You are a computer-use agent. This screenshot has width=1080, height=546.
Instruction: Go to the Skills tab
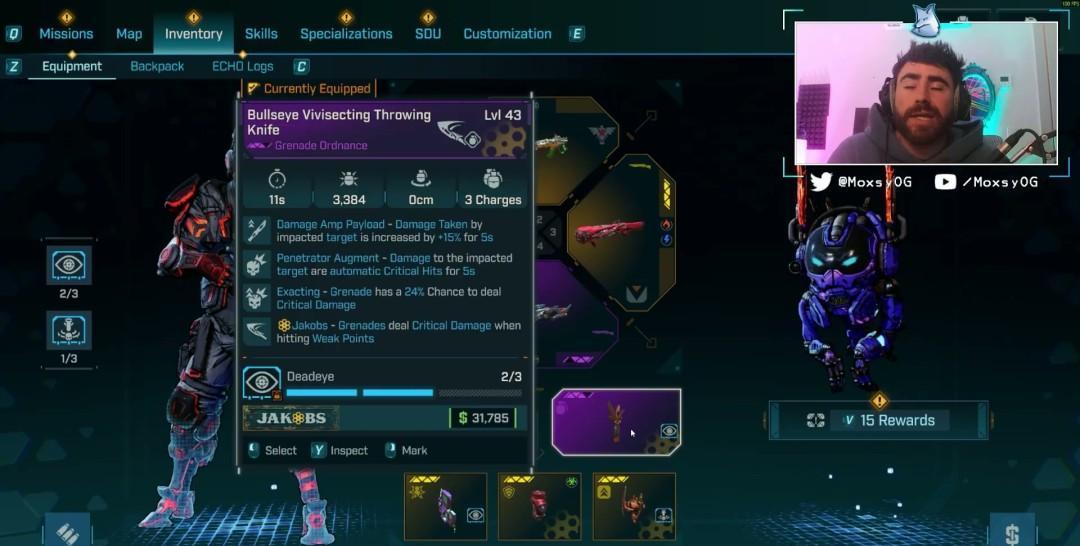point(261,34)
